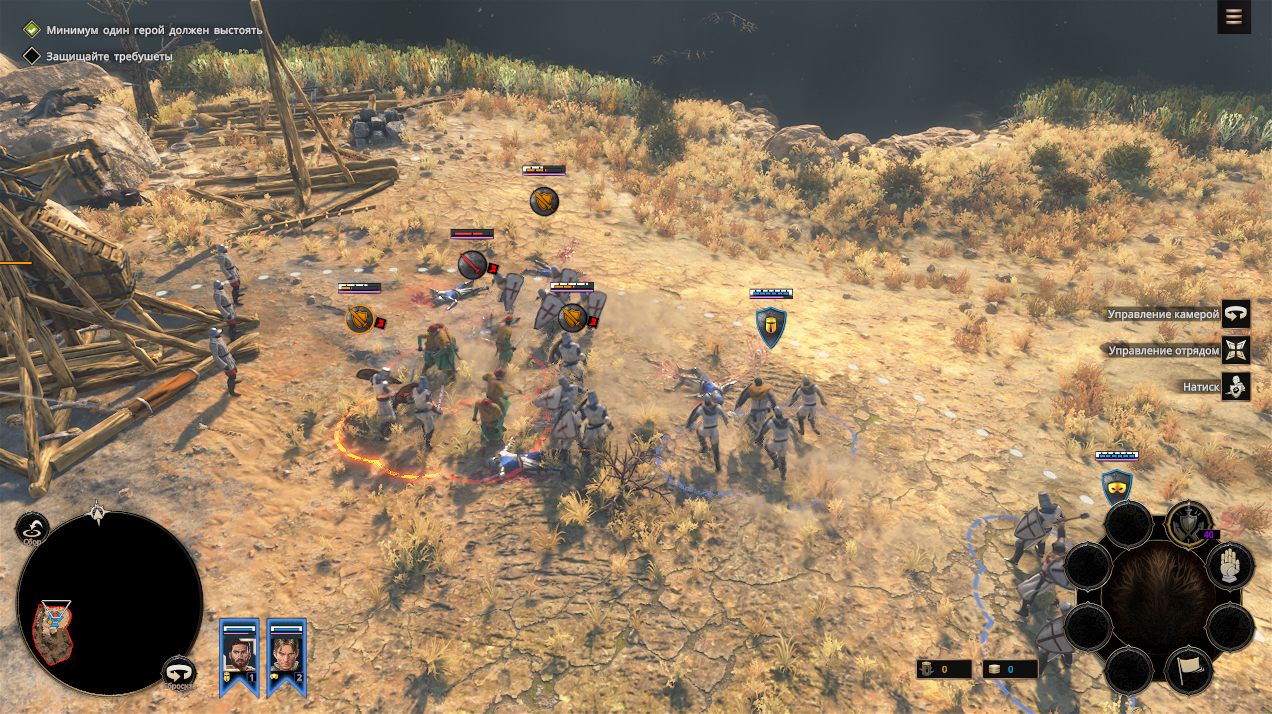Use the crossed-swords shield ability costing 40
This screenshot has width=1272, height=714.
click(1188, 525)
